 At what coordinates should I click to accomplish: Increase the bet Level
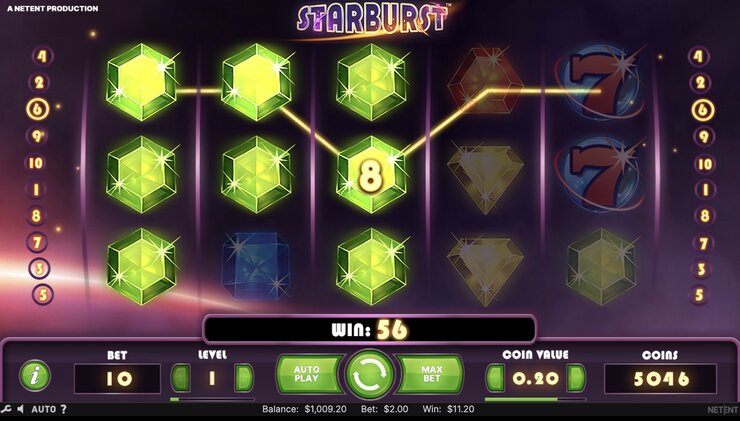pyautogui.click(x=243, y=378)
